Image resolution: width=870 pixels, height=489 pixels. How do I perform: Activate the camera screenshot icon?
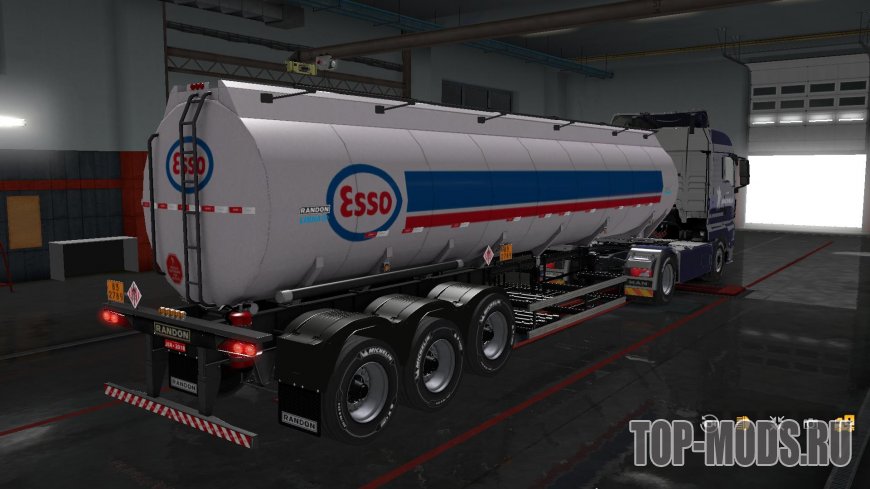tap(809, 423)
